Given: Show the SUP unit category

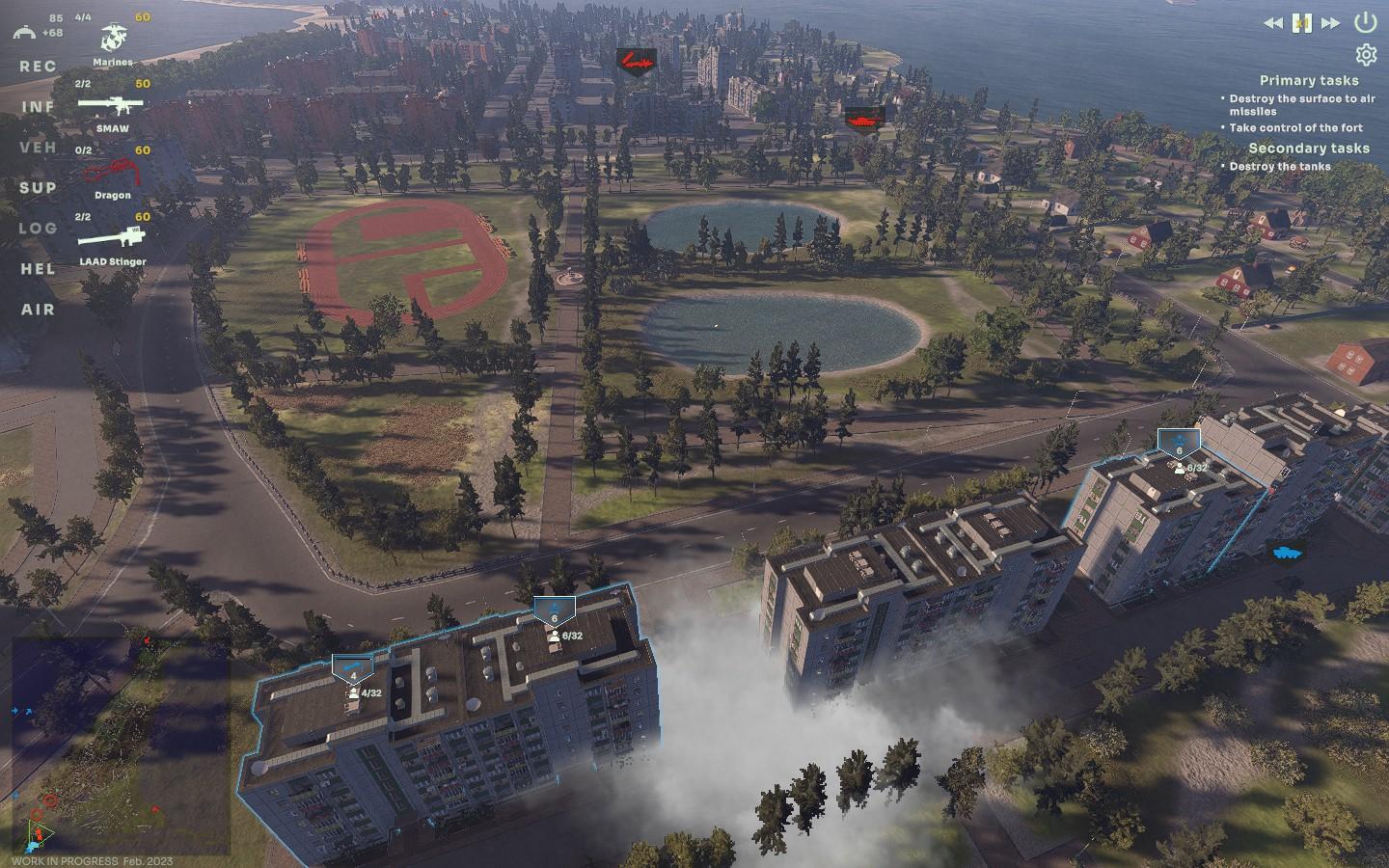Looking at the screenshot, I should click(38, 188).
